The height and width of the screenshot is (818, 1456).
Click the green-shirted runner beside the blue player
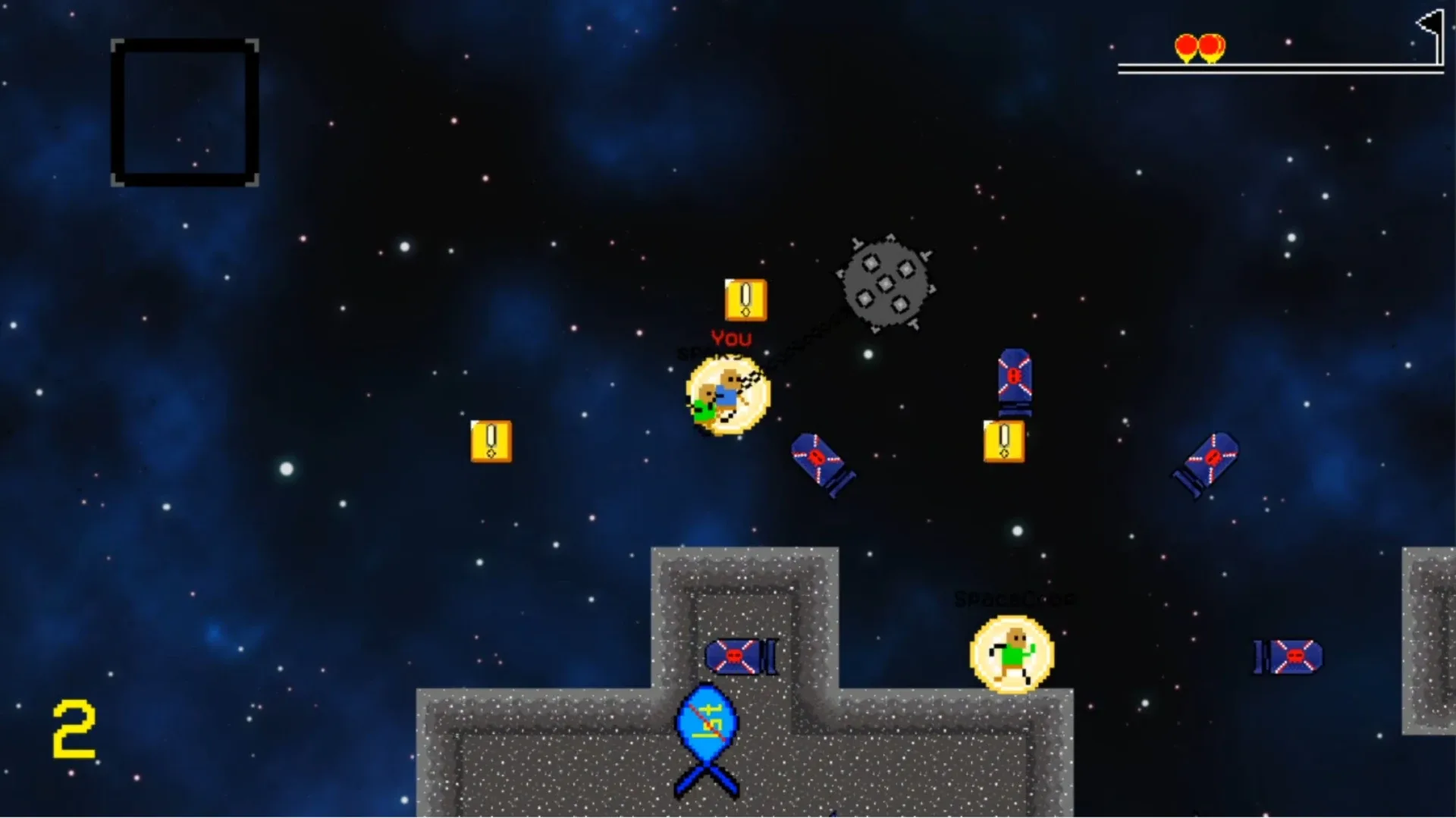[704, 407]
